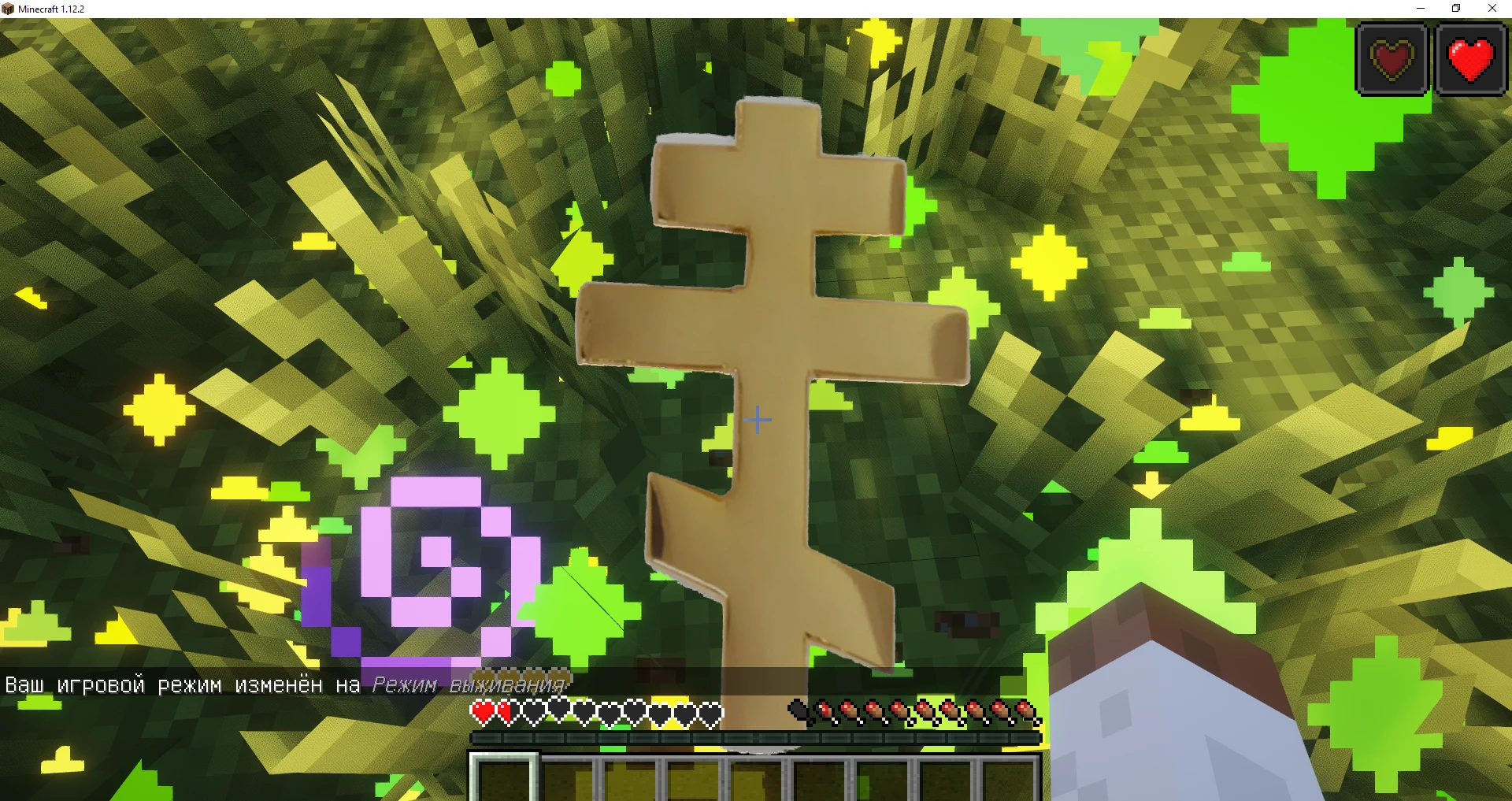Click the plain red heart mod icon top-right
This screenshot has height=801, width=1512.
1469,58
